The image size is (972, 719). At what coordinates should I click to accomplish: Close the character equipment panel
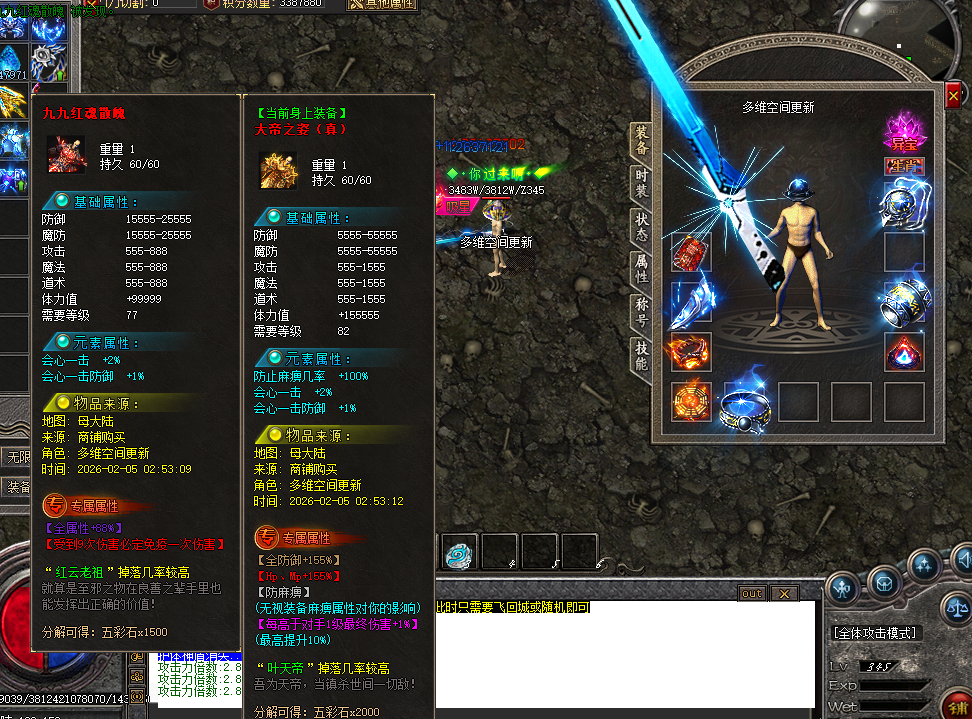(x=953, y=96)
